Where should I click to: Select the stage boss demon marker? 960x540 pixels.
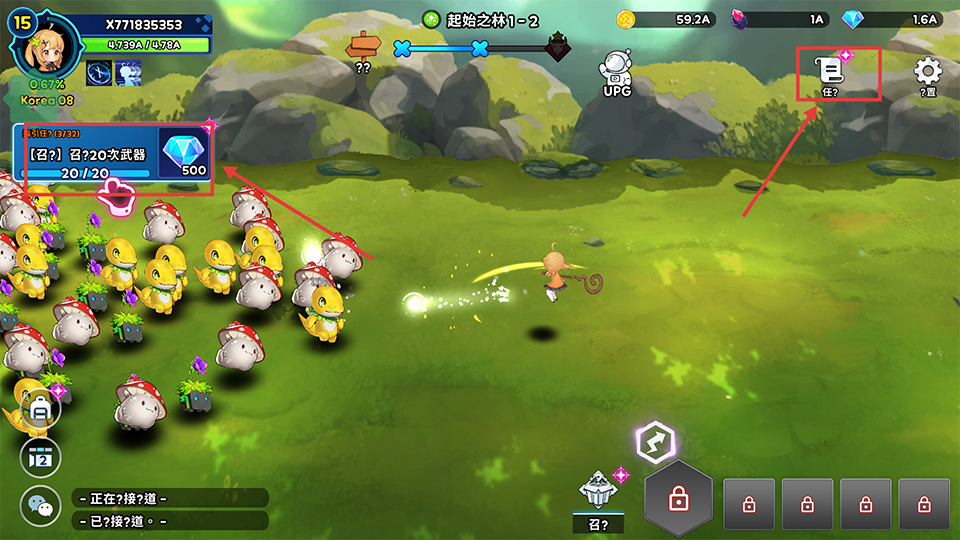click(x=557, y=47)
